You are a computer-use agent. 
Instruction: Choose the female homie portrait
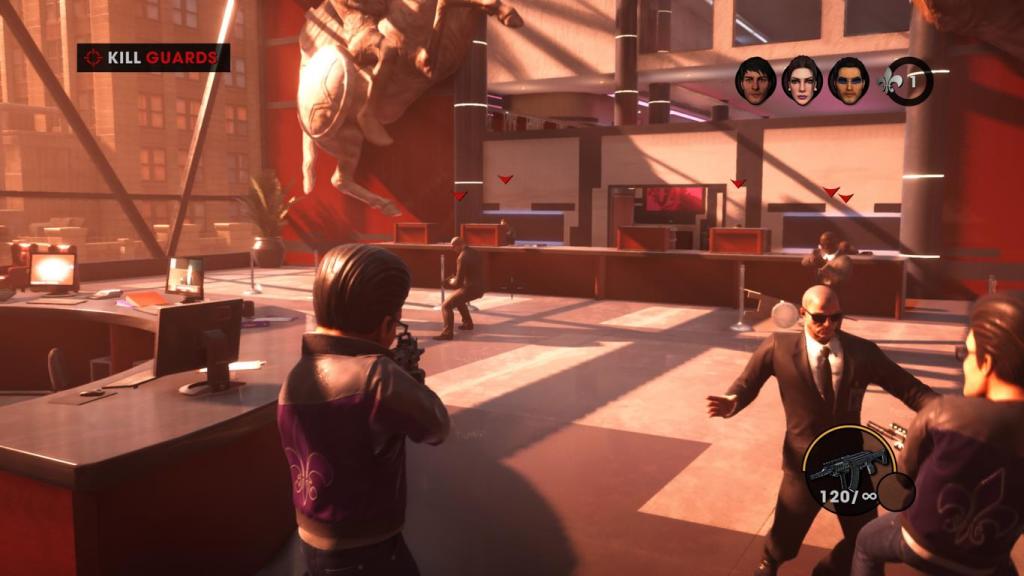(x=802, y=80)
